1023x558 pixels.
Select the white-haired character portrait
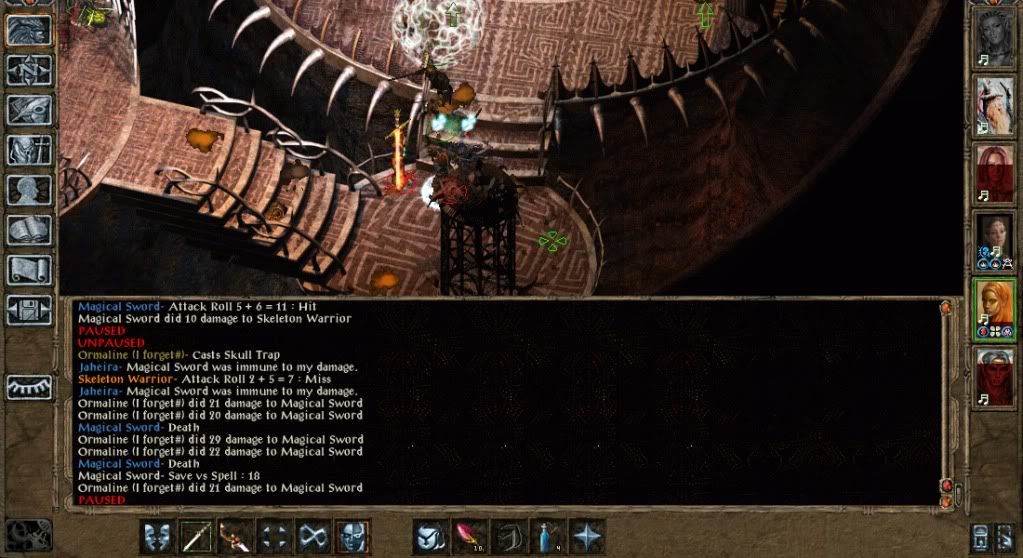[x=995, y=105]
